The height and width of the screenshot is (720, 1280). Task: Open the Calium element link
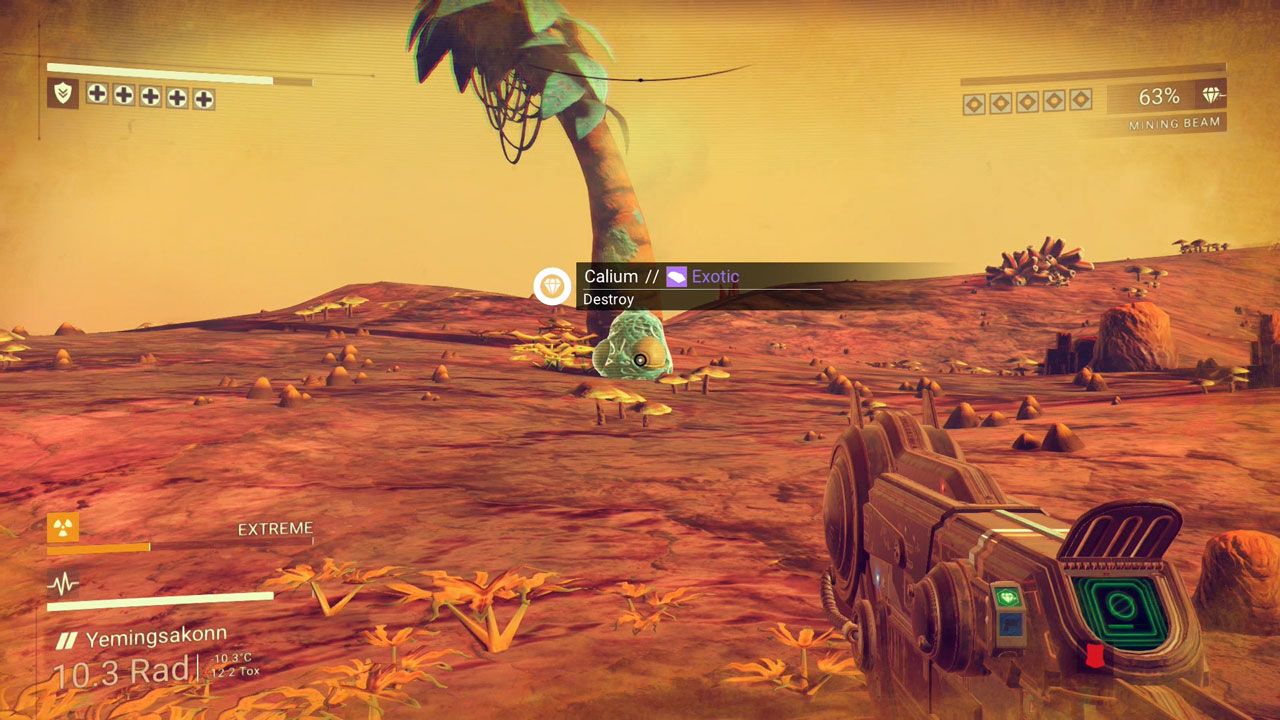tap(612, 276)
